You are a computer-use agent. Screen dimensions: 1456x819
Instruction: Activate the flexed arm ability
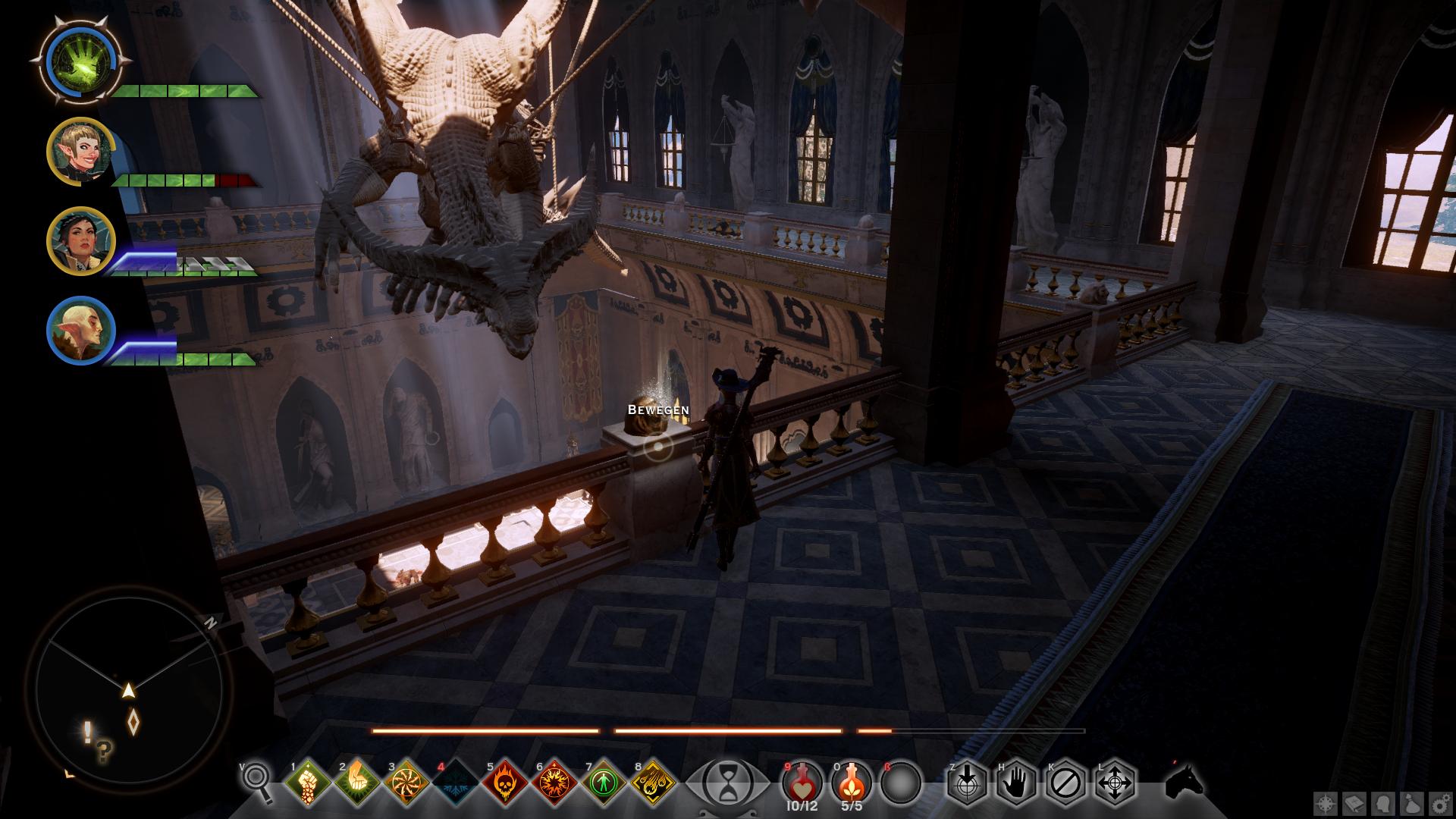357,782
